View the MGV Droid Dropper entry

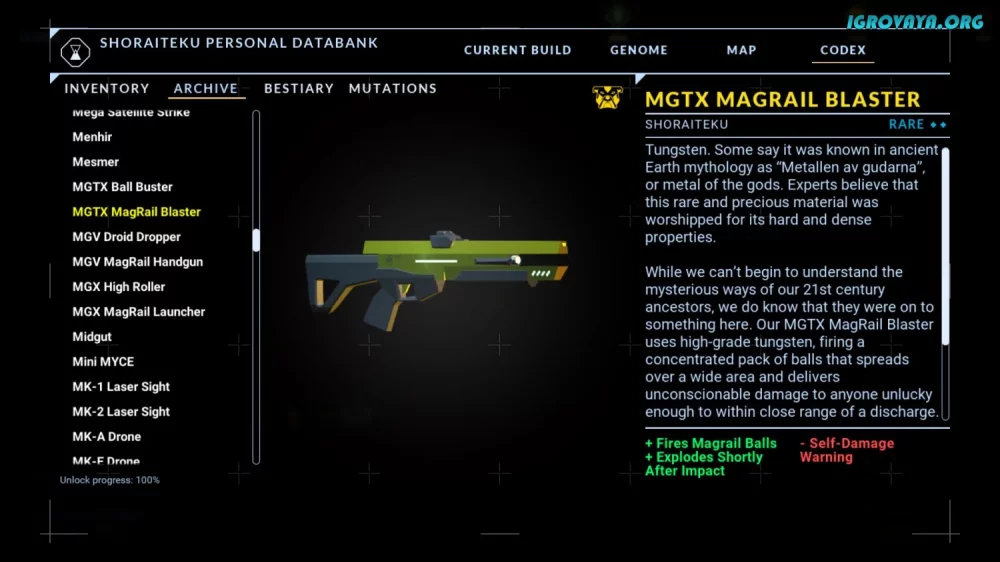point(126,237)
